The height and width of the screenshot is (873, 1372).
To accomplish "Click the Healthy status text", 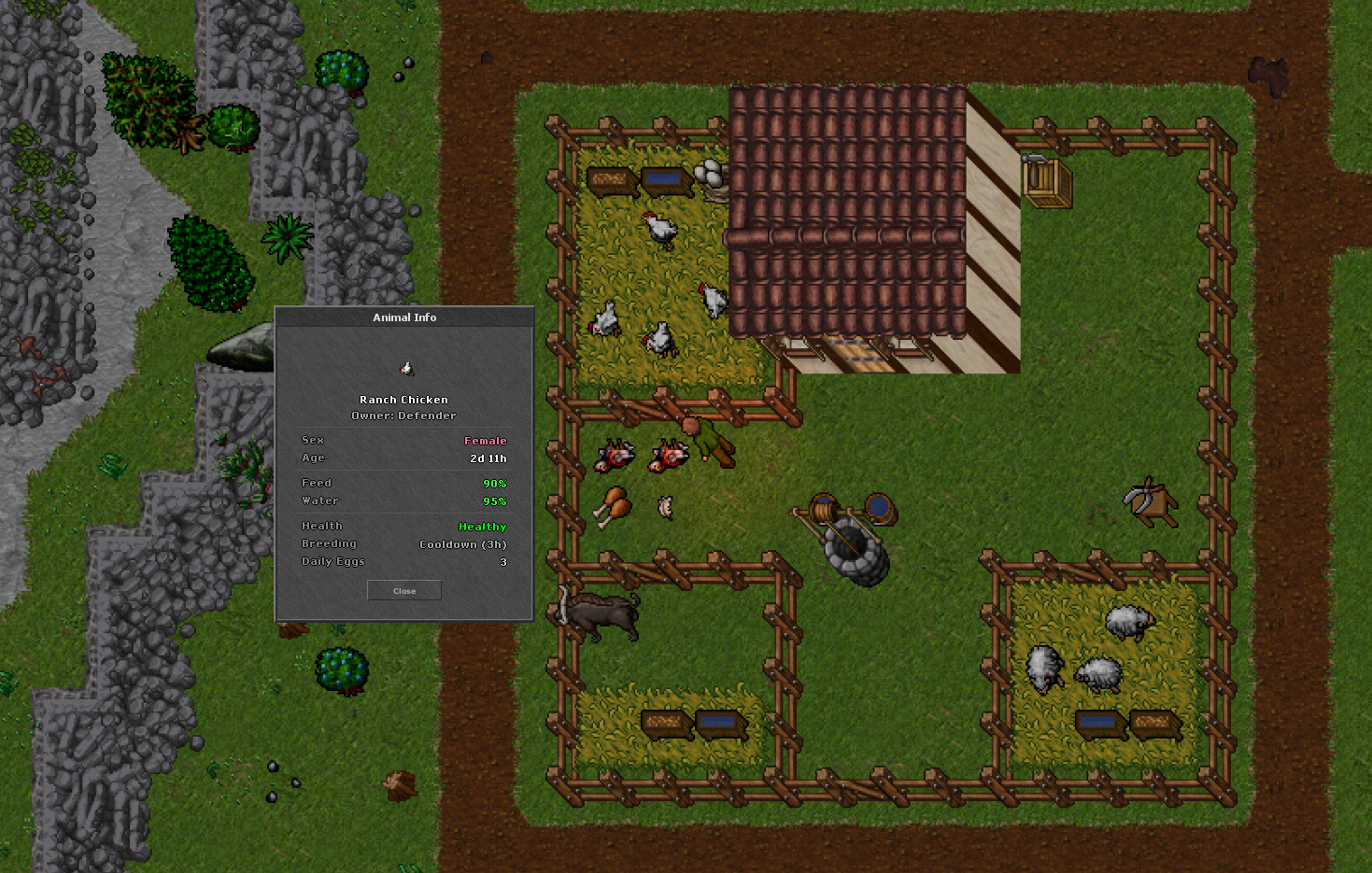I will point(483,526).
